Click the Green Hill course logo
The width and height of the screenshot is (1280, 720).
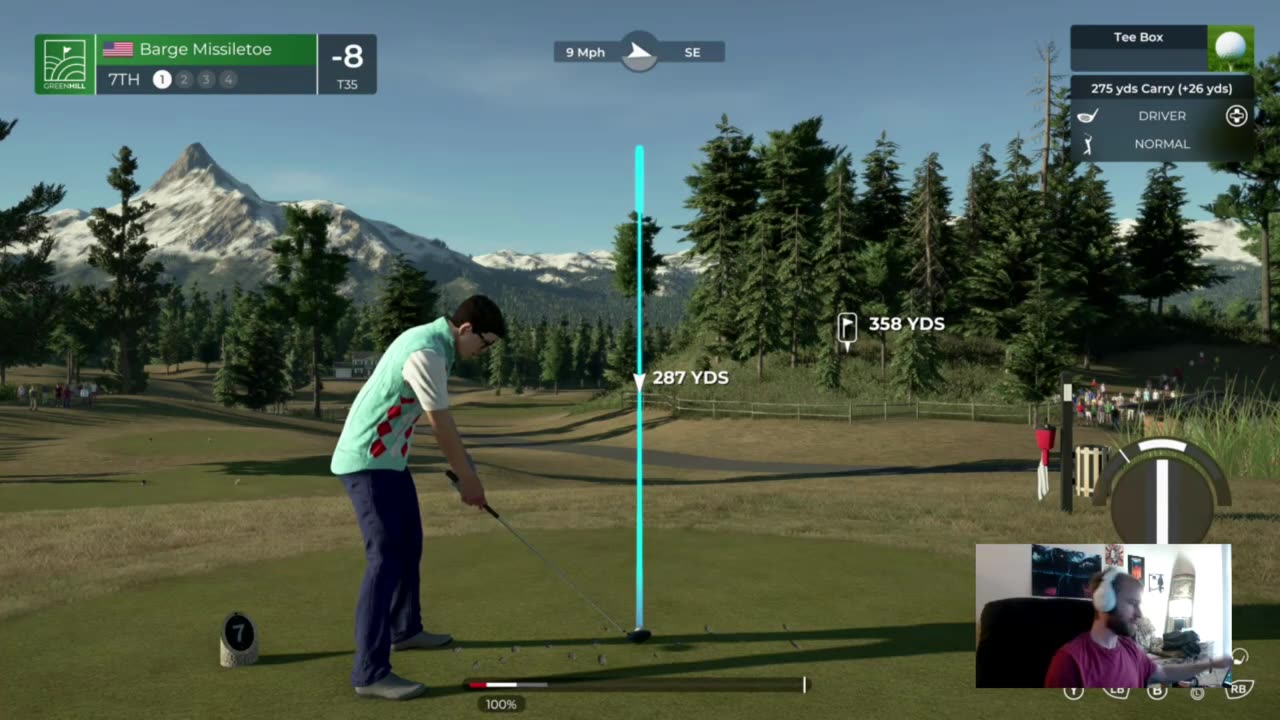click(x=65, y=64)
